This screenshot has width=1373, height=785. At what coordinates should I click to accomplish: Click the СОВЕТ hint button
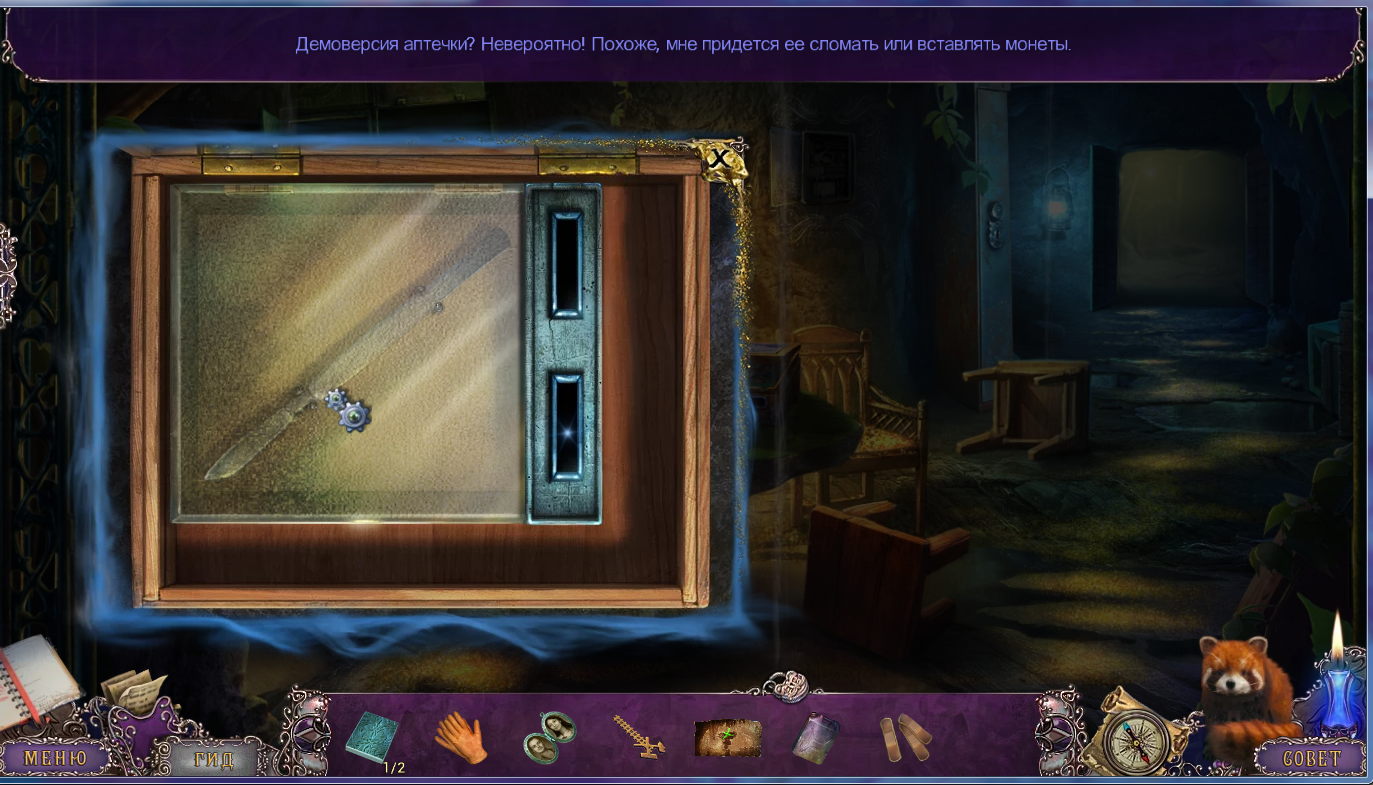(x=1312, y=758)
